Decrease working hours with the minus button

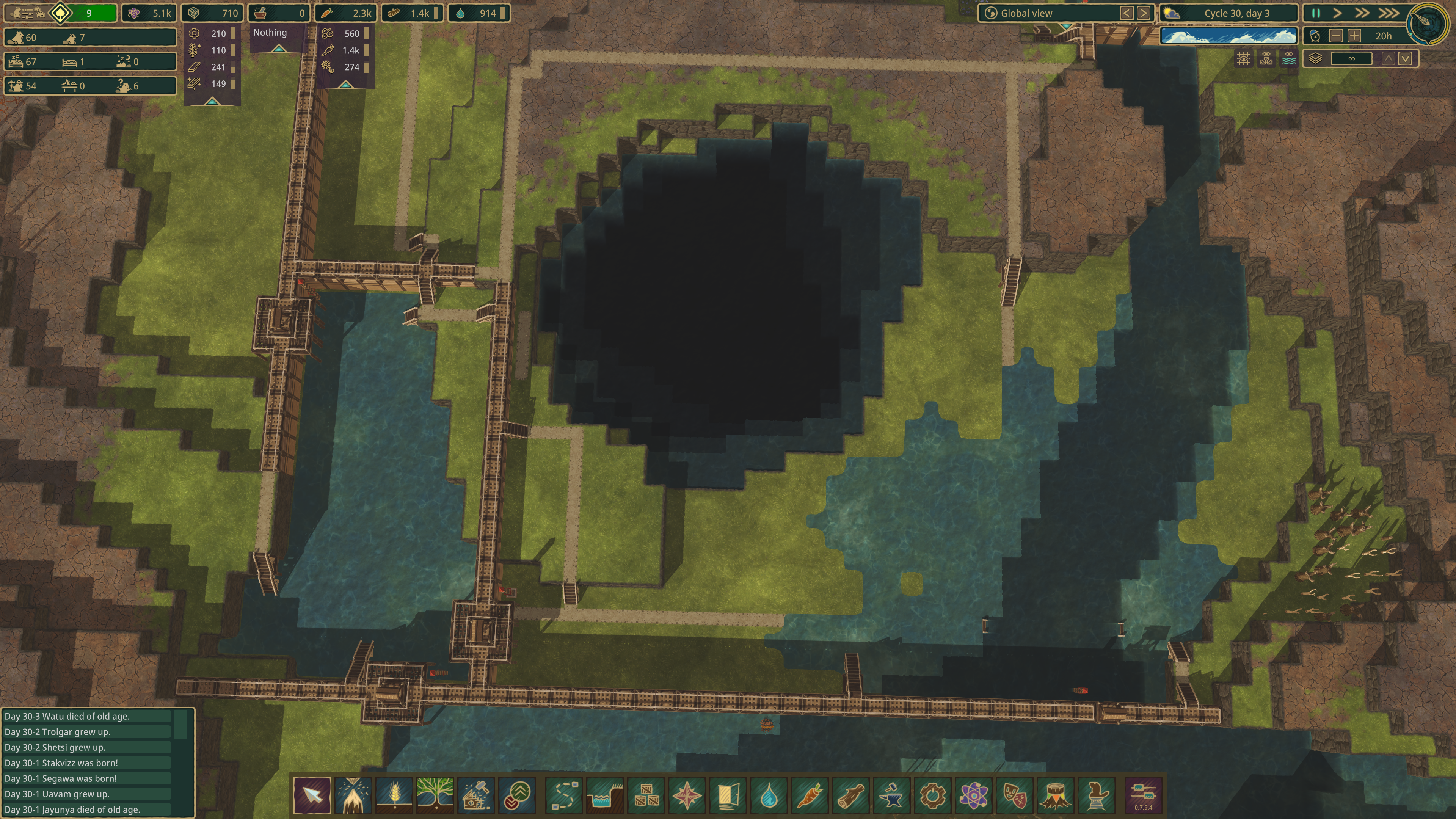coord(1336,36)
